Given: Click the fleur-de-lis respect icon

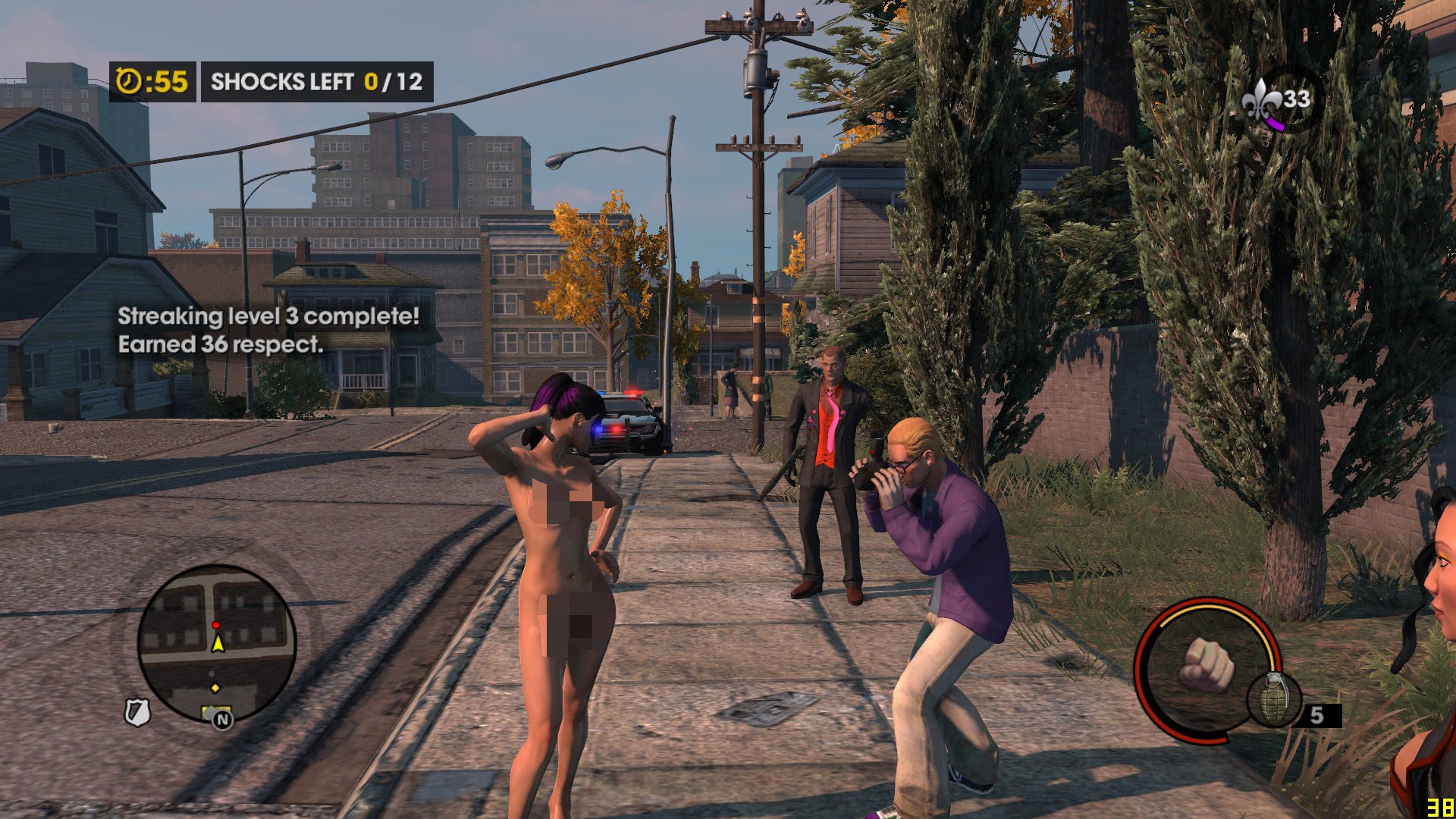Looking at the screenshot, I should pos(1261,99).
